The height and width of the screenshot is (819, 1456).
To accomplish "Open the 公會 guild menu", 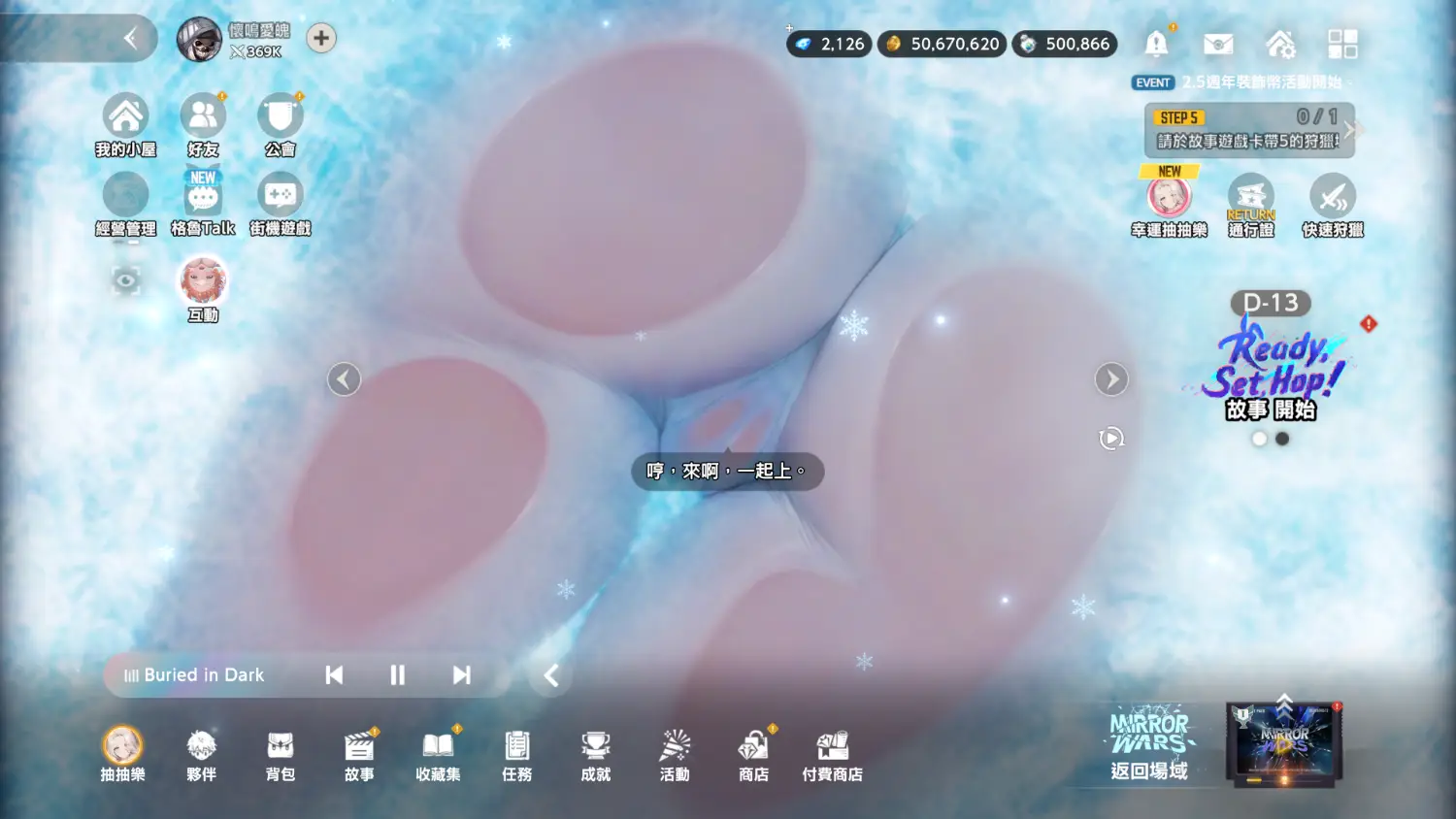I will point(280,118).
